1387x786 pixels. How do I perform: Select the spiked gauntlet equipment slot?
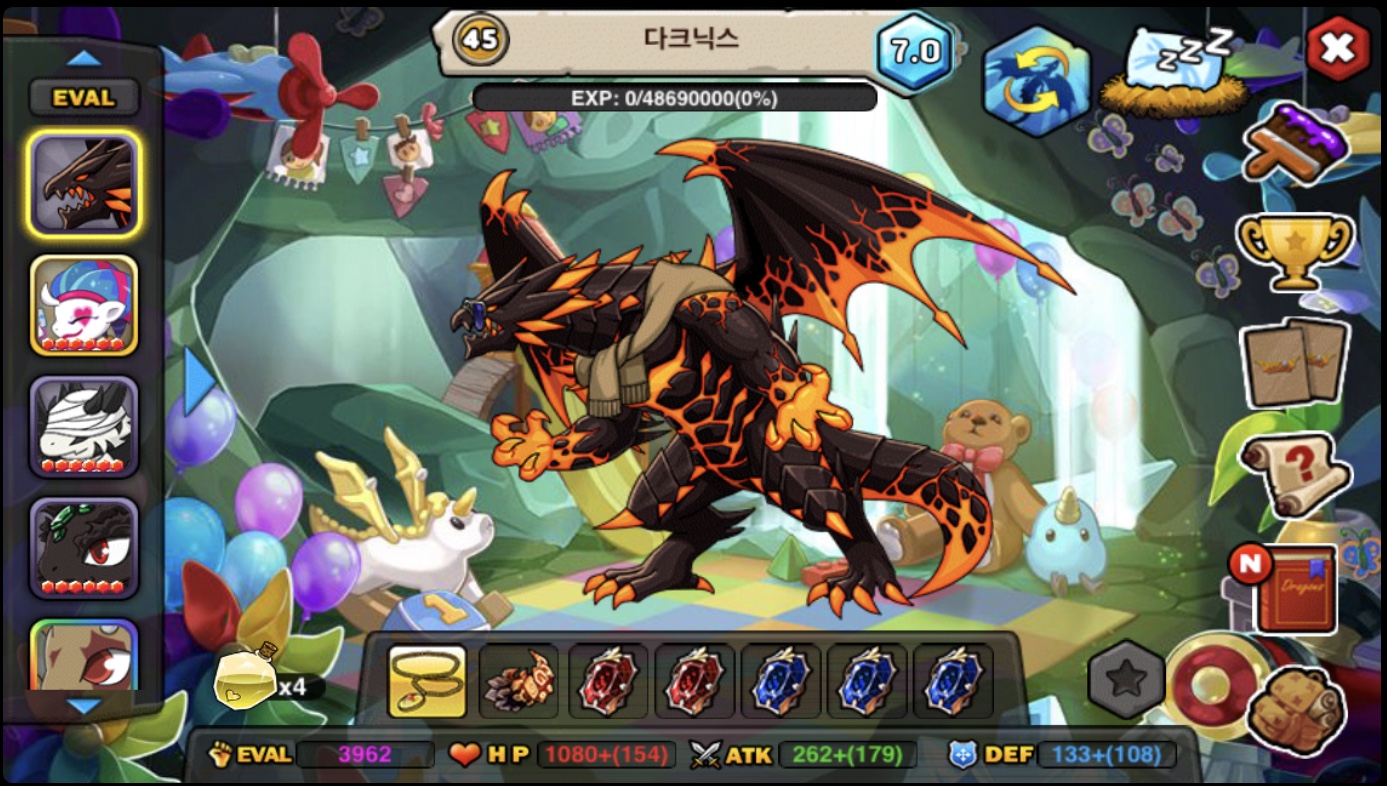tap(518, 682)
